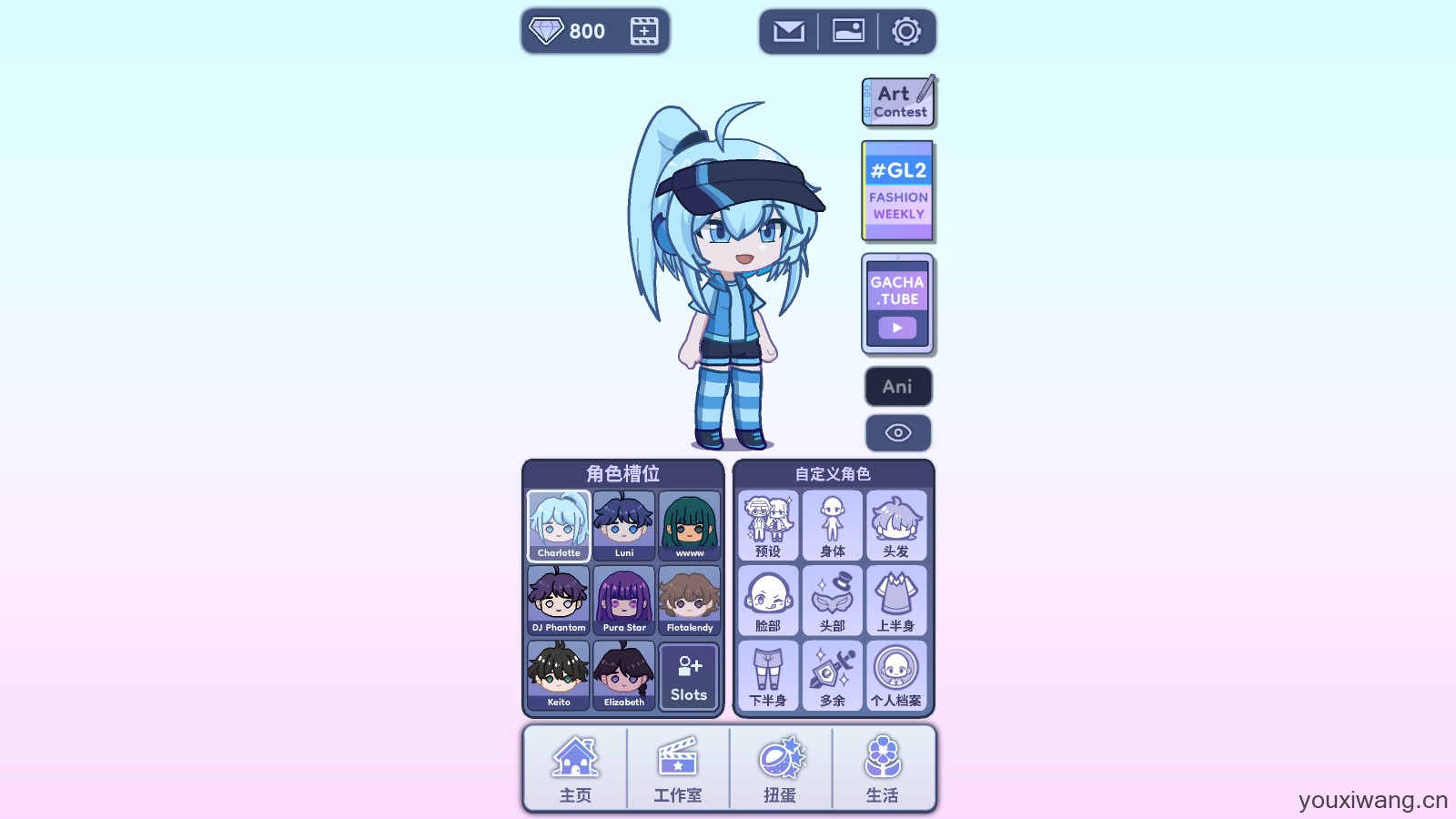The height and width of the screenshot is (819, 1456).
Task: Switch to the 工作室 (studio) tab
Action: tap(677, 769)
